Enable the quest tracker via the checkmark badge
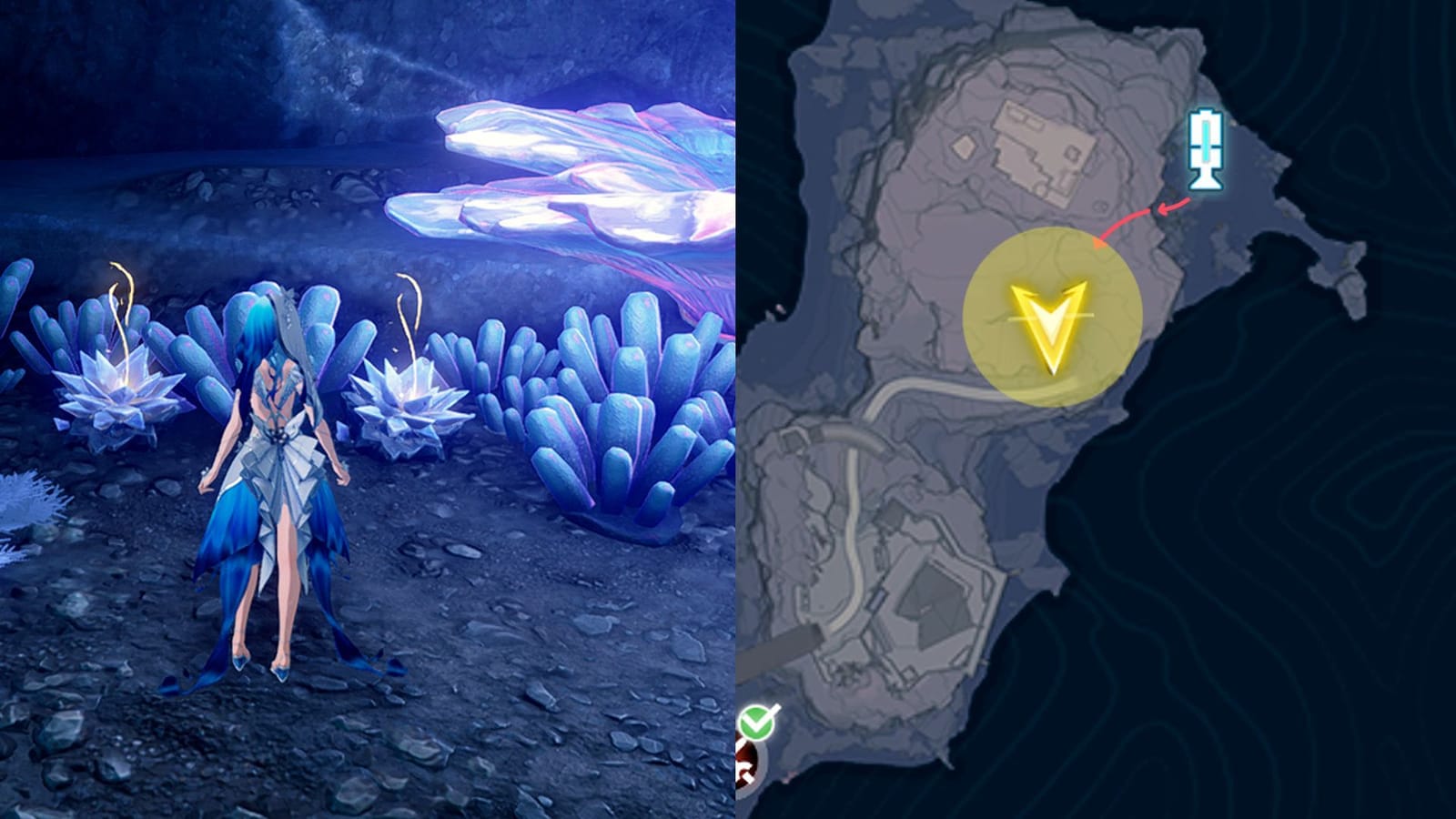This screenshot has width=1456, height=819. (755, 723)
